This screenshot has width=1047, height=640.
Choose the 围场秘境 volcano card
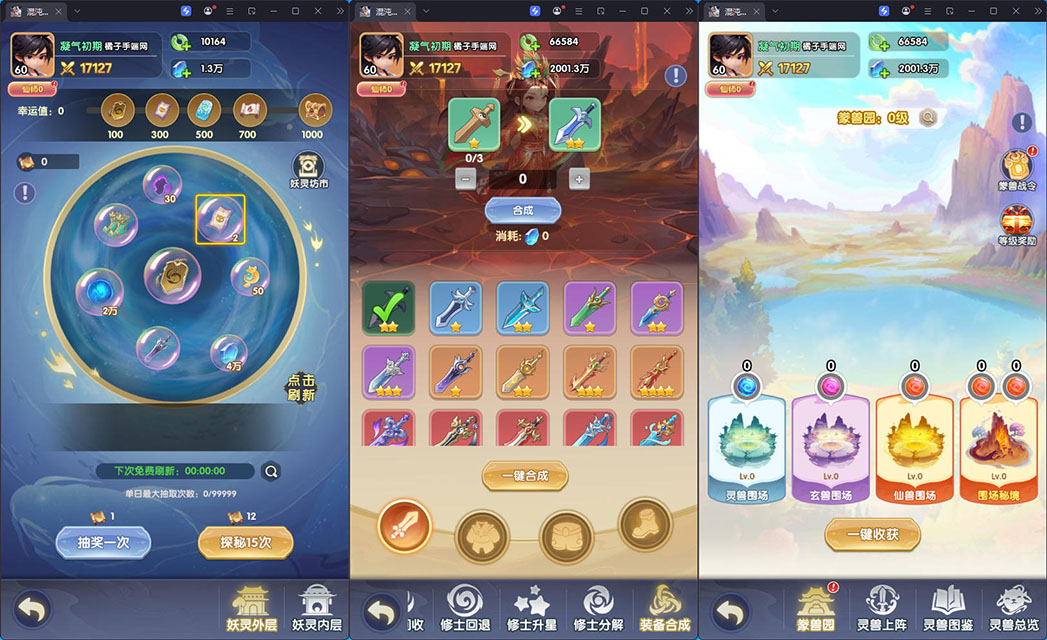pos(1000,448)
